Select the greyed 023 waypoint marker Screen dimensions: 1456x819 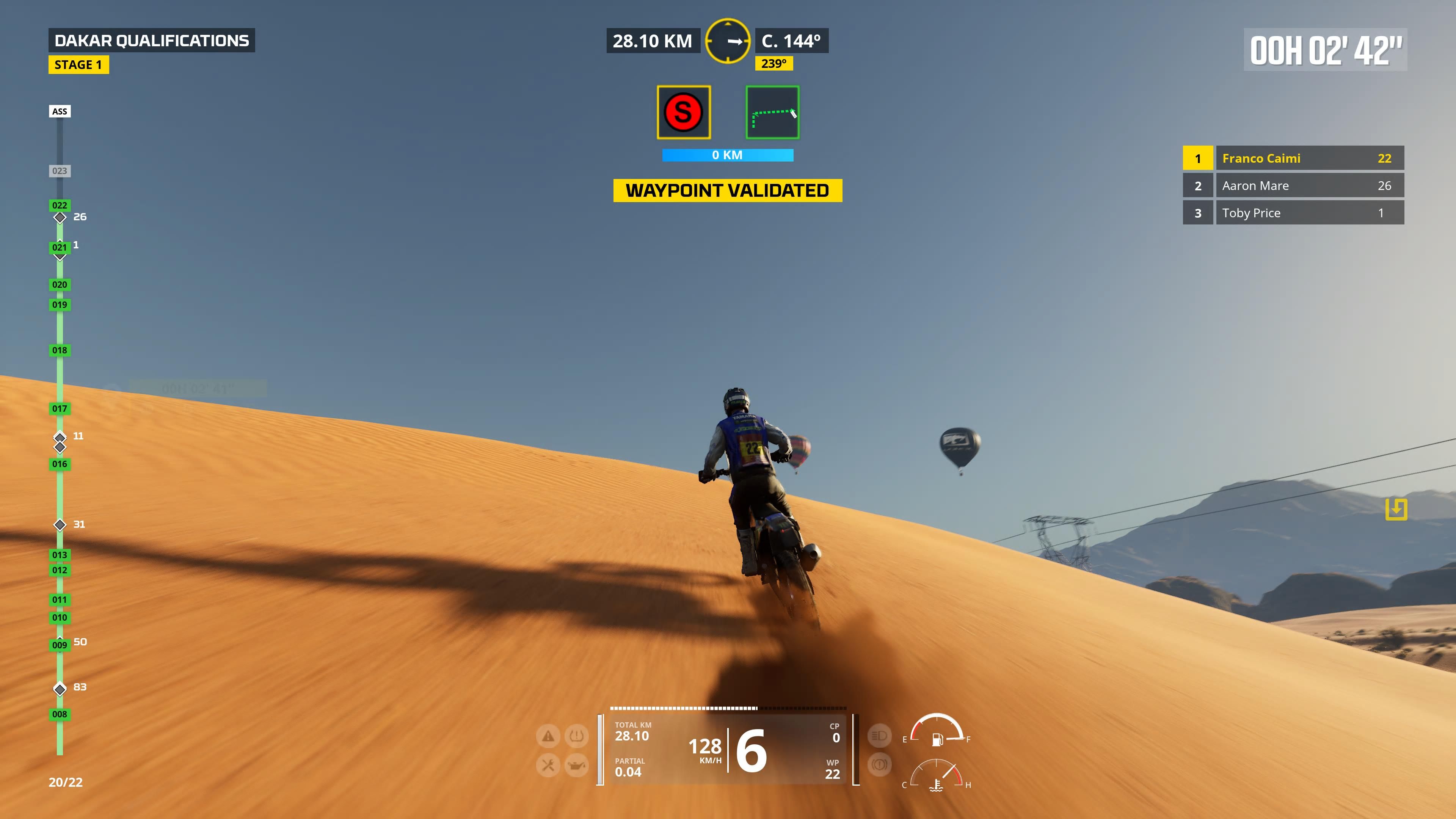60,171
